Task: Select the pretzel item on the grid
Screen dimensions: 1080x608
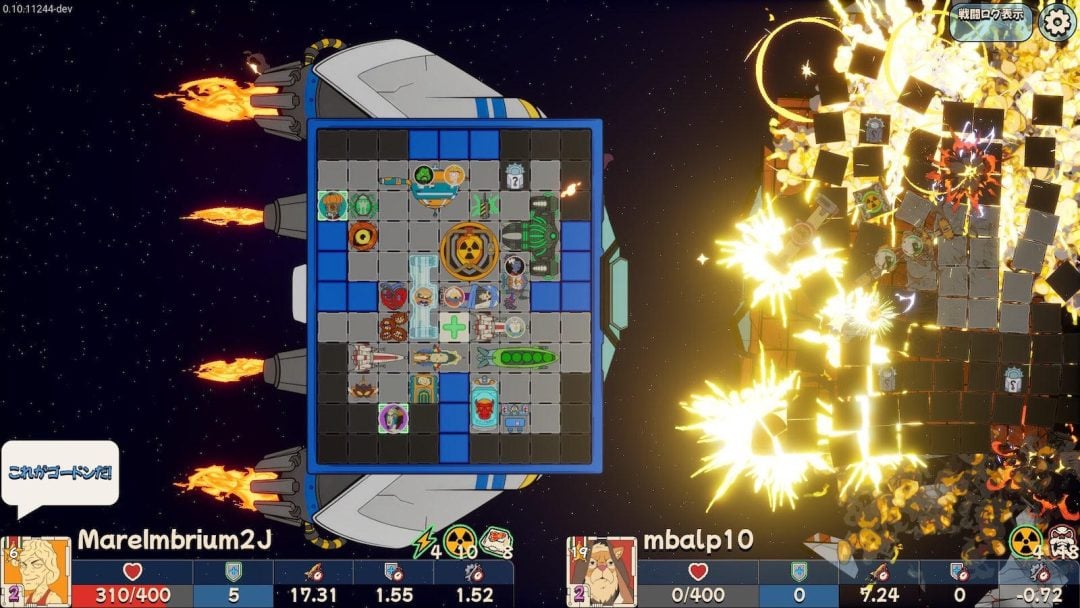Action: [x=394, y=327]
